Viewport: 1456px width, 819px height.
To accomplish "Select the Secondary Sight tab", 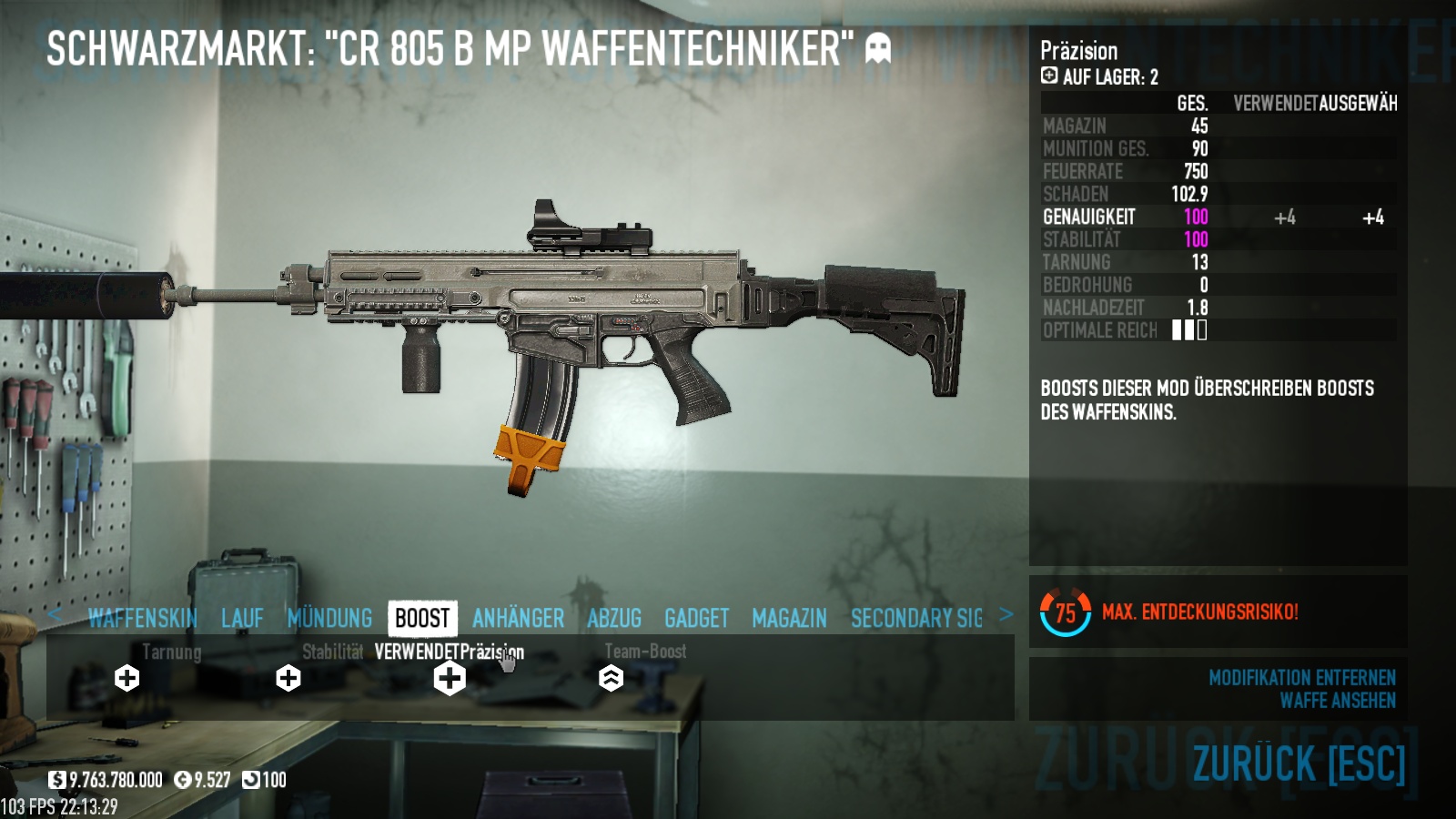I will 916,619.
